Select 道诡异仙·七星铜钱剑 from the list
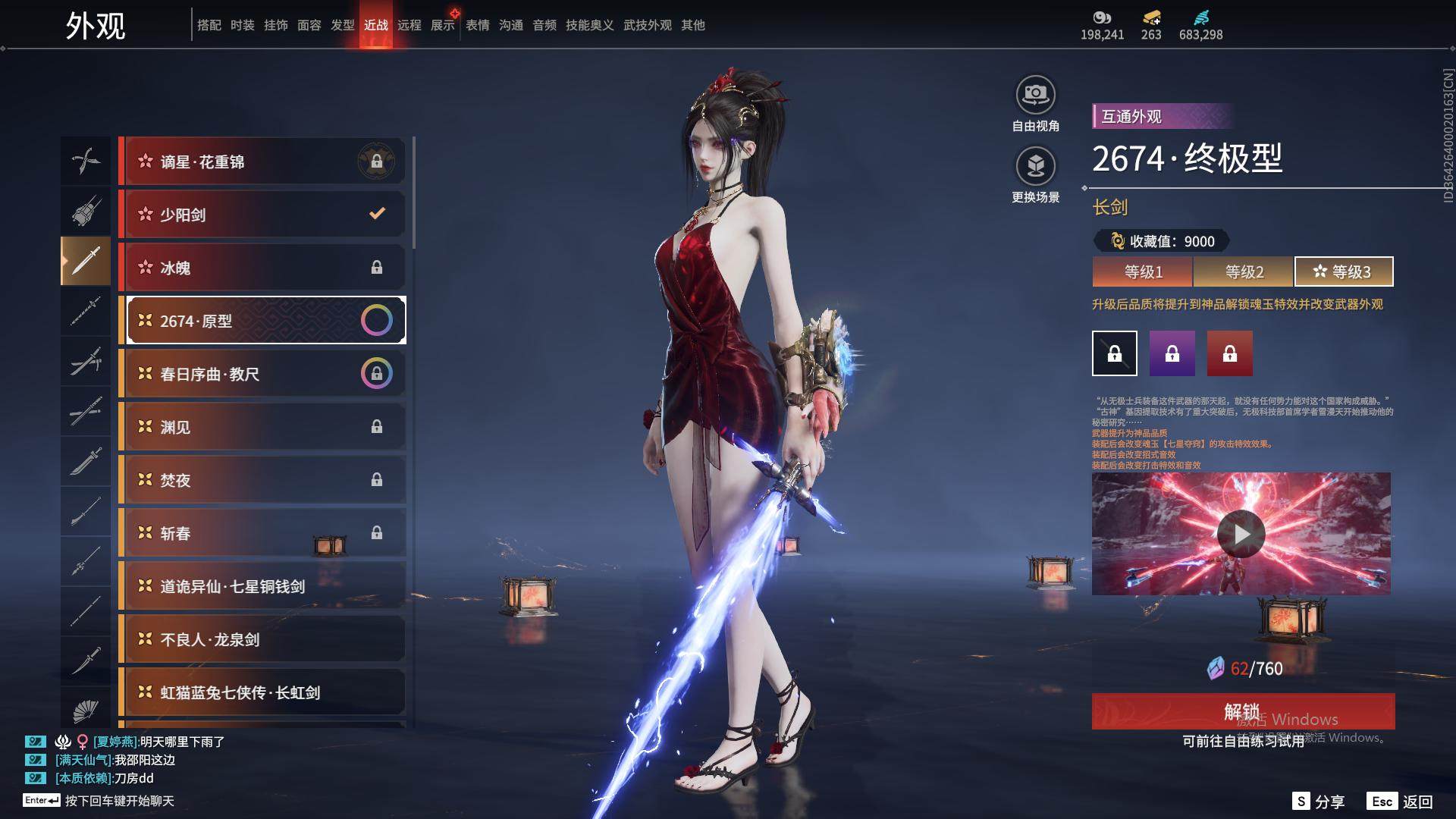 (262, 586)
